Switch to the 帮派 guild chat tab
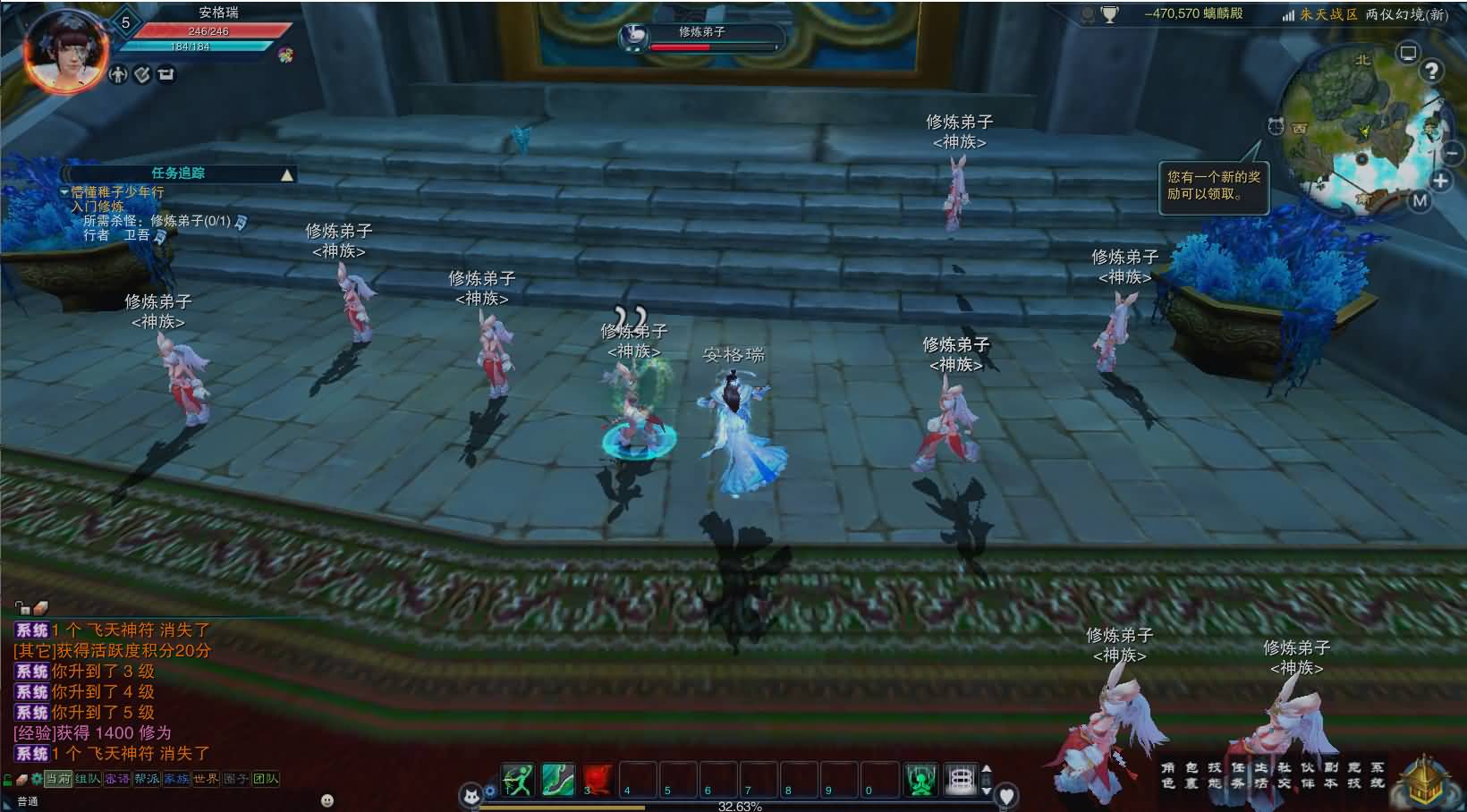This screenshot has height=812, width=1467. pyautogui.click(x=147, y=779)
